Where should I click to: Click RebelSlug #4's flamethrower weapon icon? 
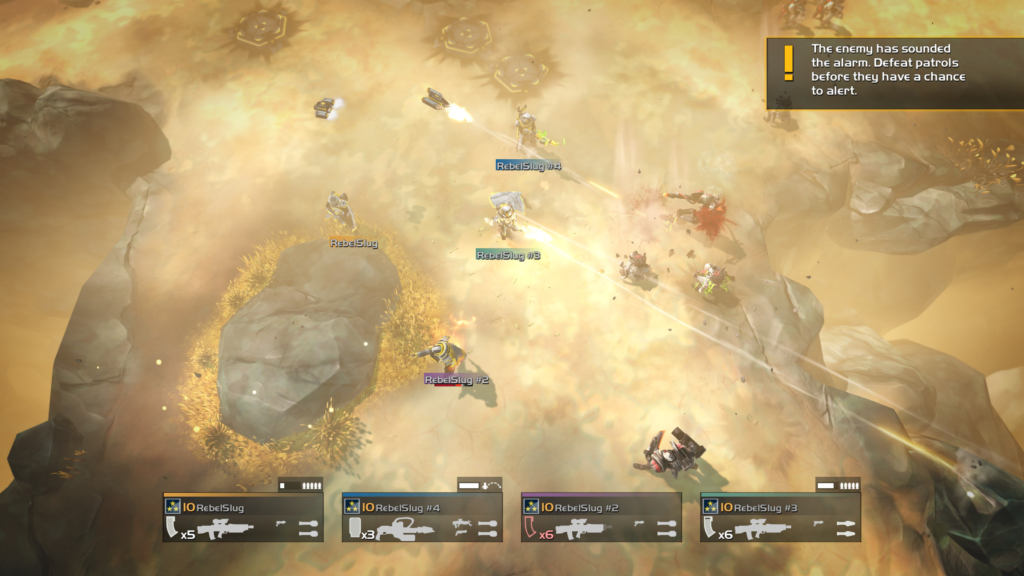pyautogui.click(x=405, y=529)
